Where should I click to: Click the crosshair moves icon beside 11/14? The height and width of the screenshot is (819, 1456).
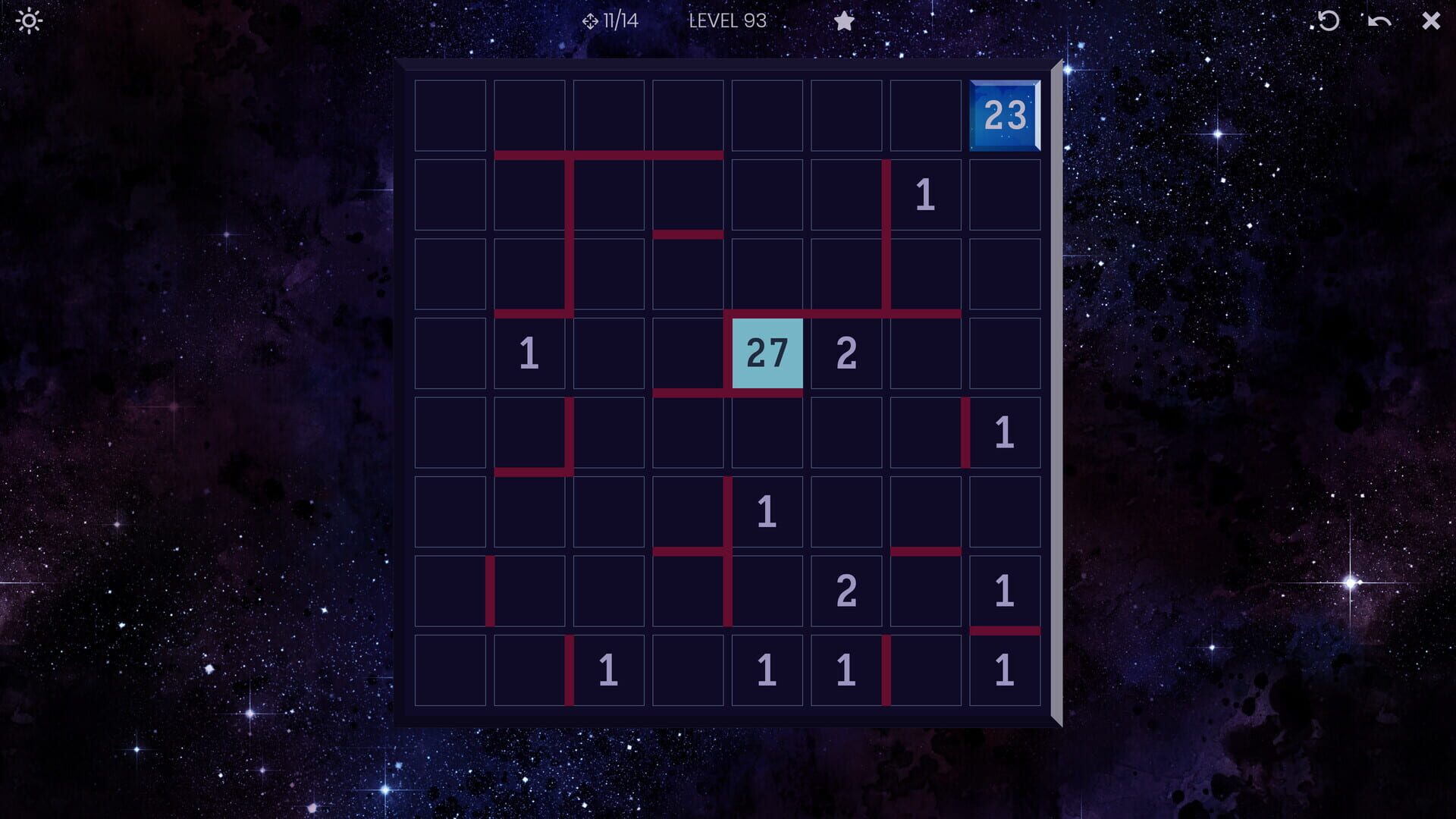(x=590, y=20)
